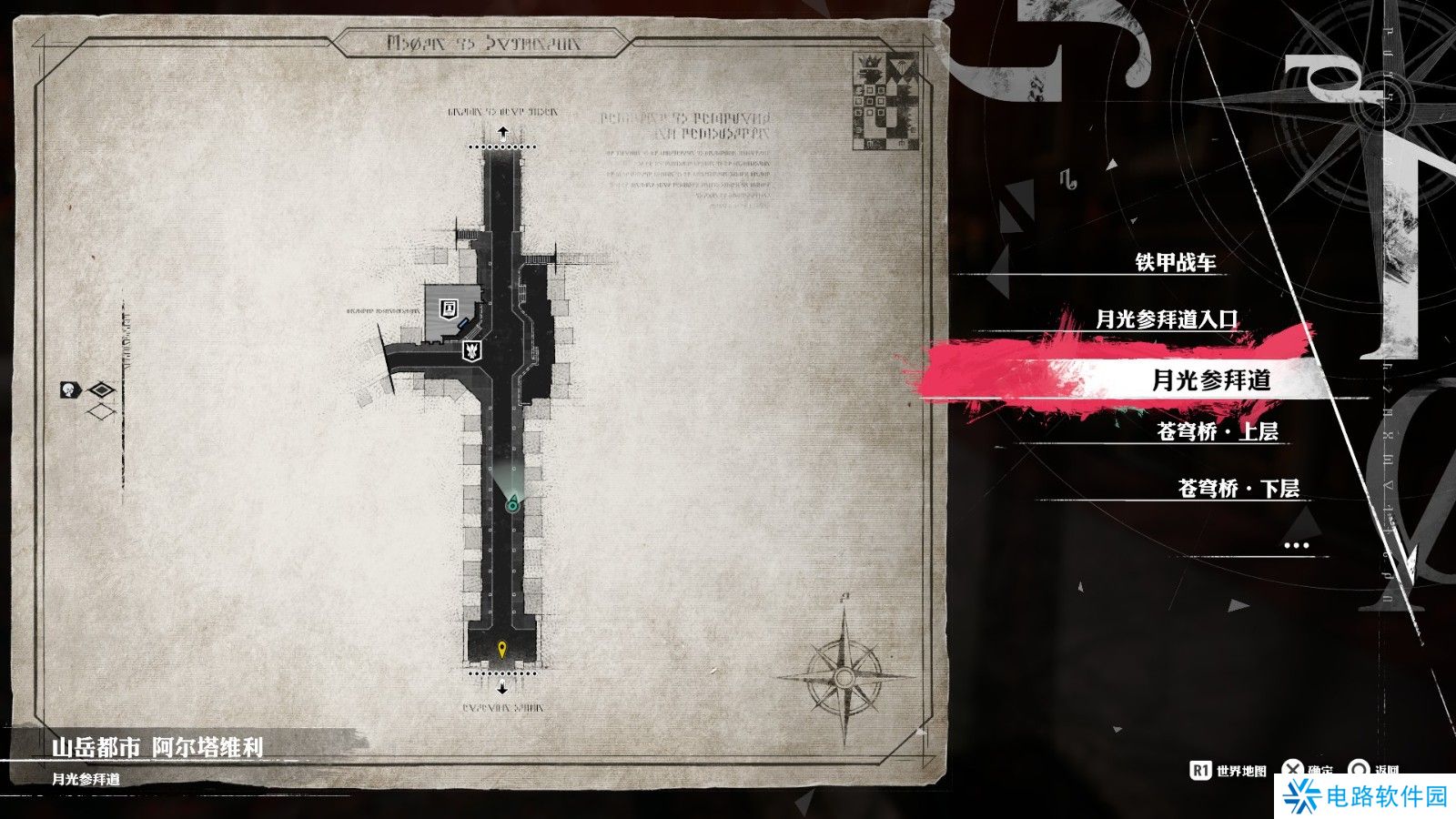The width and height of the screenshot is (1456, 819).
Task: Click the skull badge beside the layer diamonds
Action: [70, 390]
